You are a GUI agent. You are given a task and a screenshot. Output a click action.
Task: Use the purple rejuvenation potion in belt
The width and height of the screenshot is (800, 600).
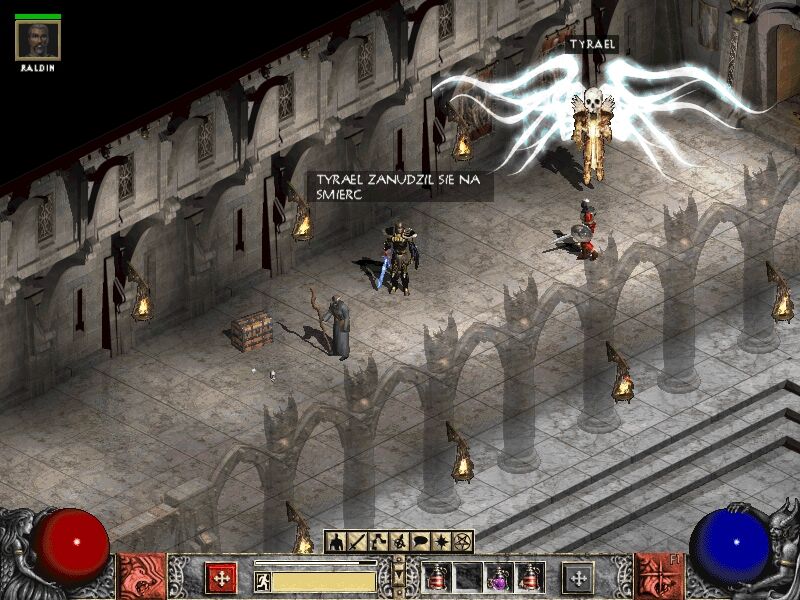(x=498, y=577)
